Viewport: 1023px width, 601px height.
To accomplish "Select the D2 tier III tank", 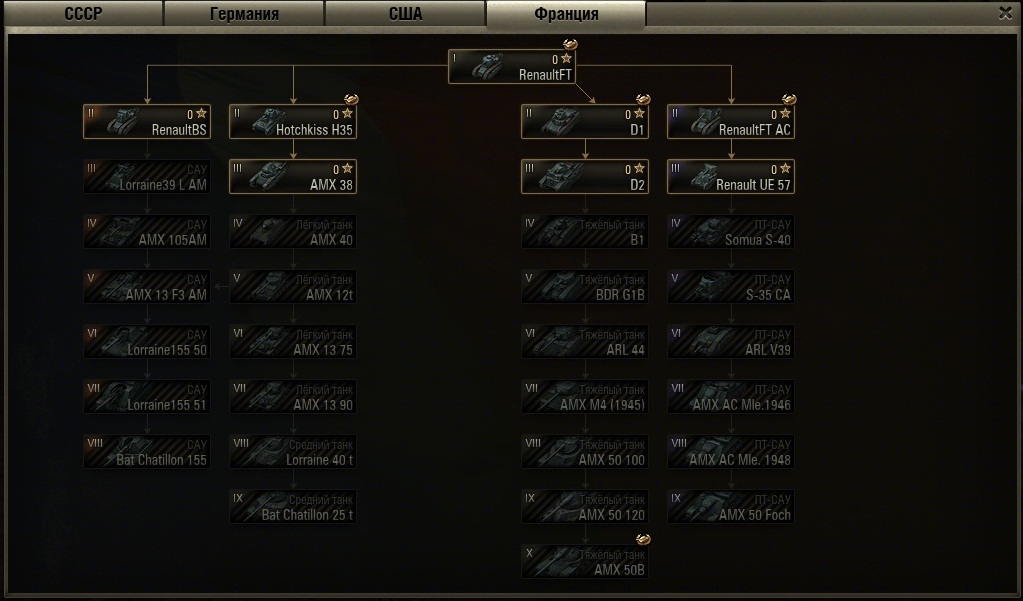I will [585, 177].
